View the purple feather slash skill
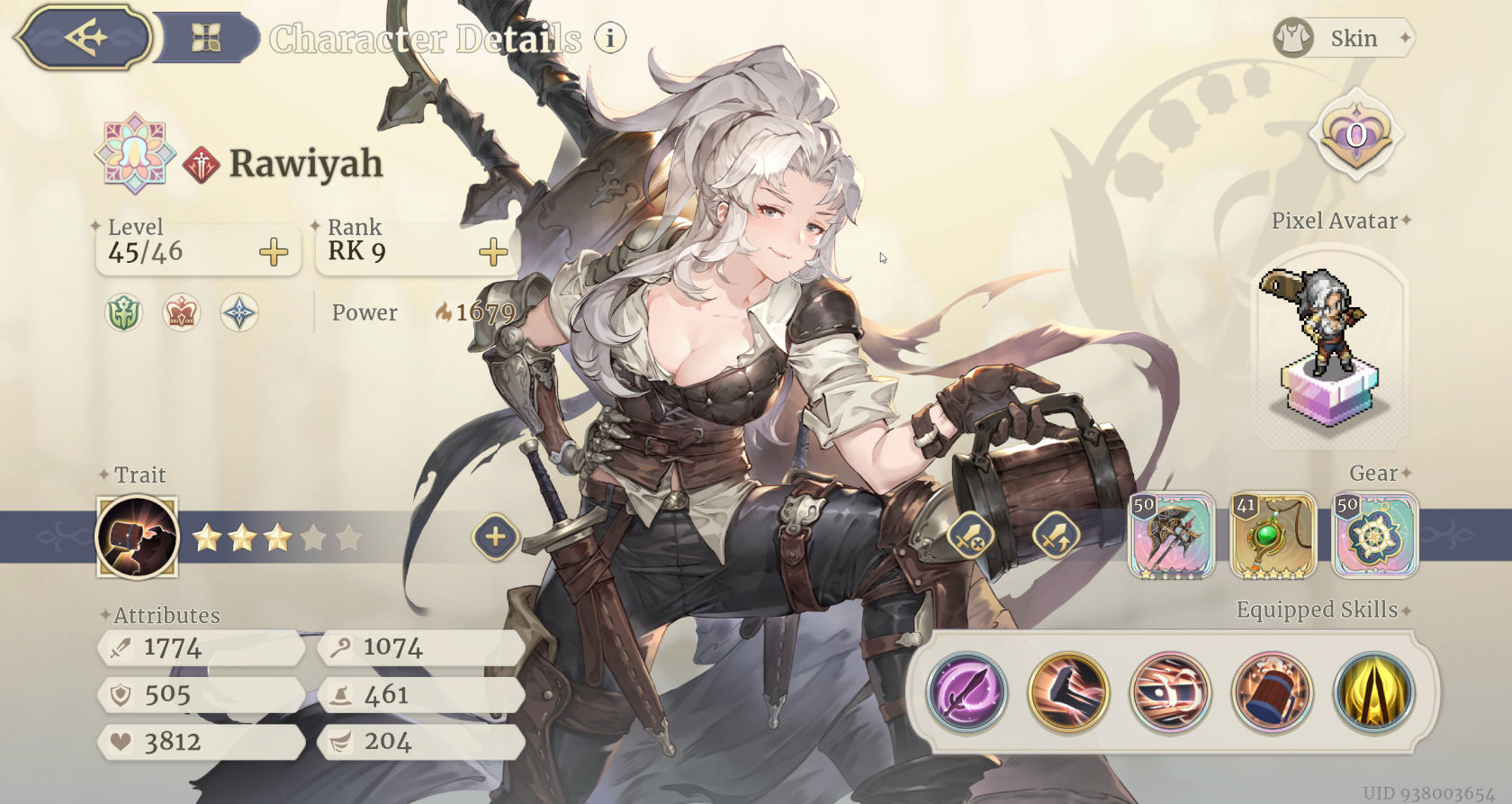 [967, 692]
